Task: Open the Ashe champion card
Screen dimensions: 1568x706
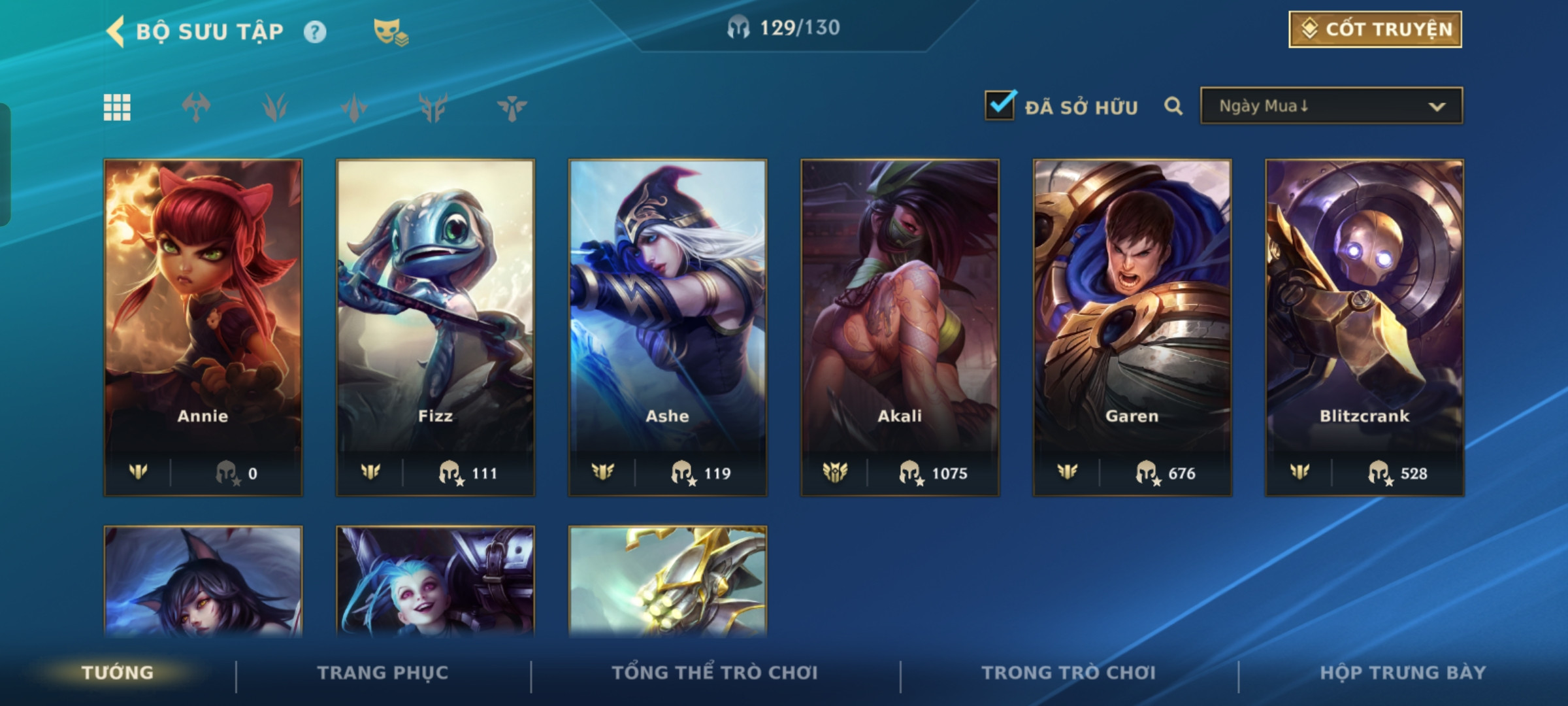Action: 667,327
